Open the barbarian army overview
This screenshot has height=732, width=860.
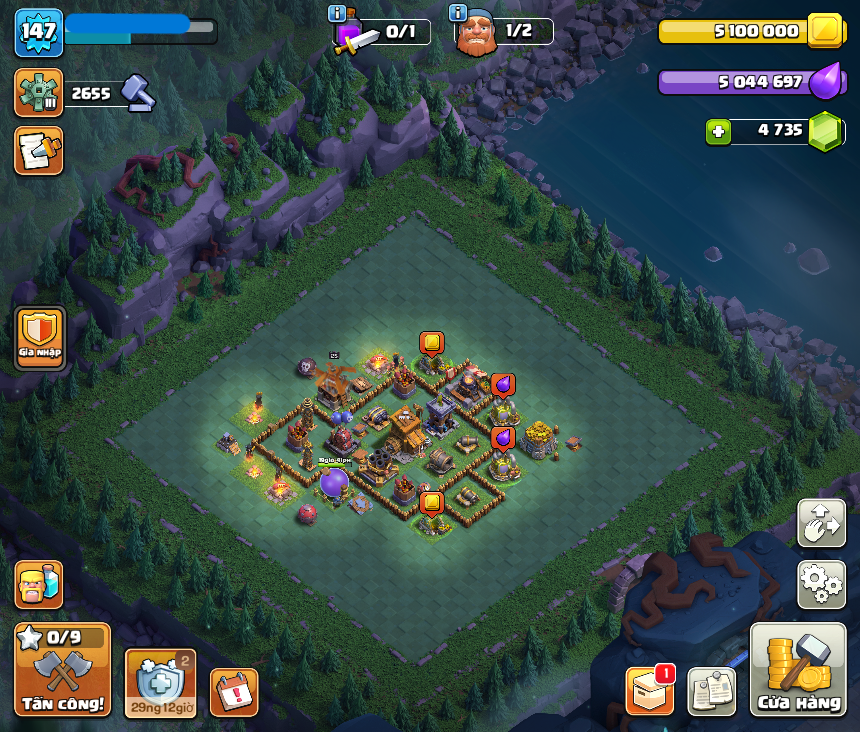tap(38, 584)
